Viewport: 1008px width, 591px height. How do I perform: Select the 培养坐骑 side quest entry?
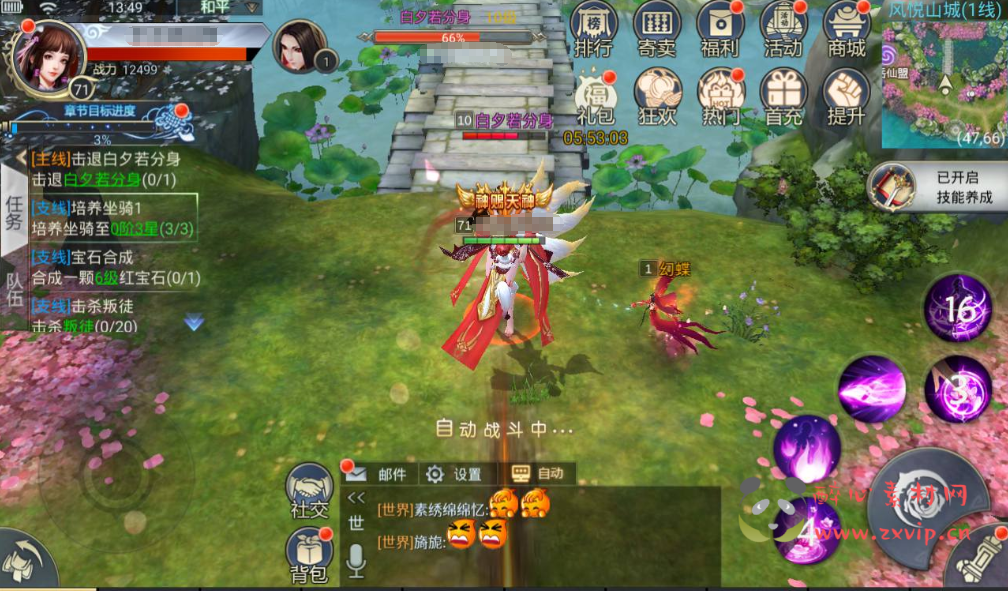point(112,218)
